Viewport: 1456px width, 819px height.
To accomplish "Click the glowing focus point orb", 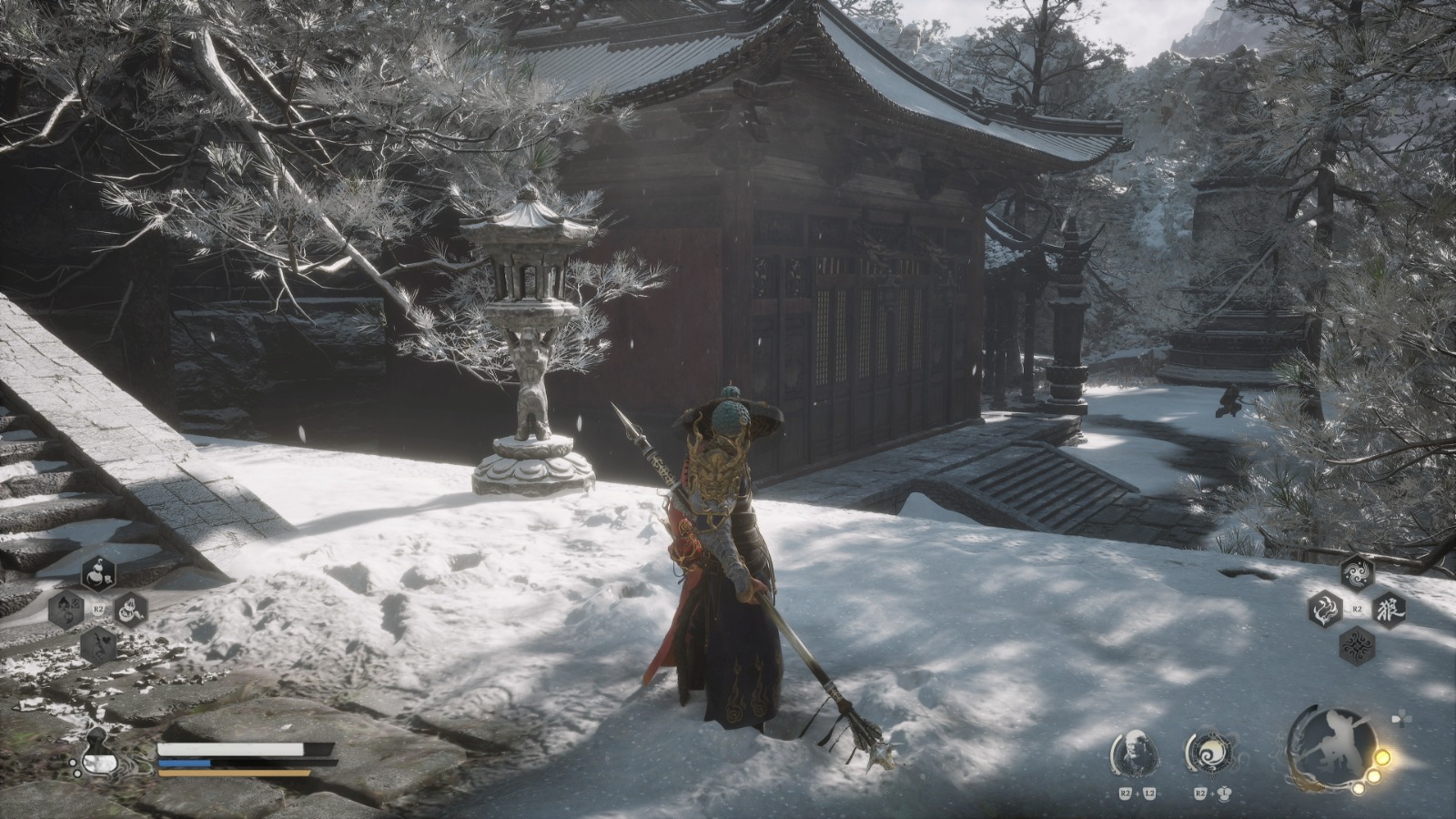I will point(1384,758).
